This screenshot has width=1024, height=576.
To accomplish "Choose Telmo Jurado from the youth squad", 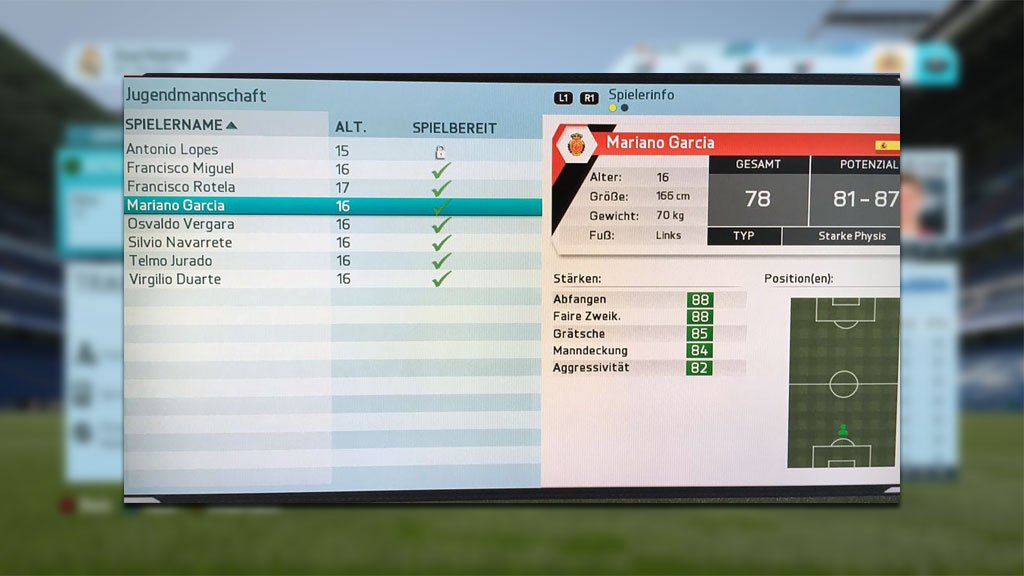I will point(171,261).
